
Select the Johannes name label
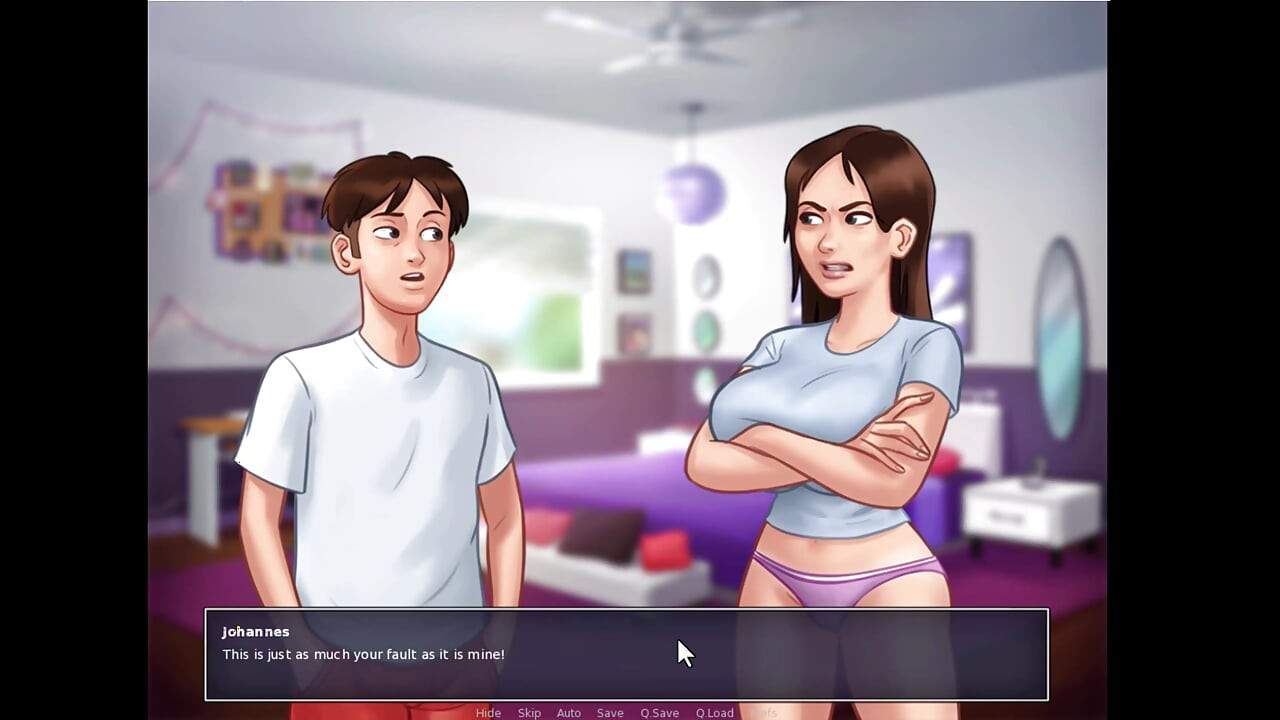256,631
